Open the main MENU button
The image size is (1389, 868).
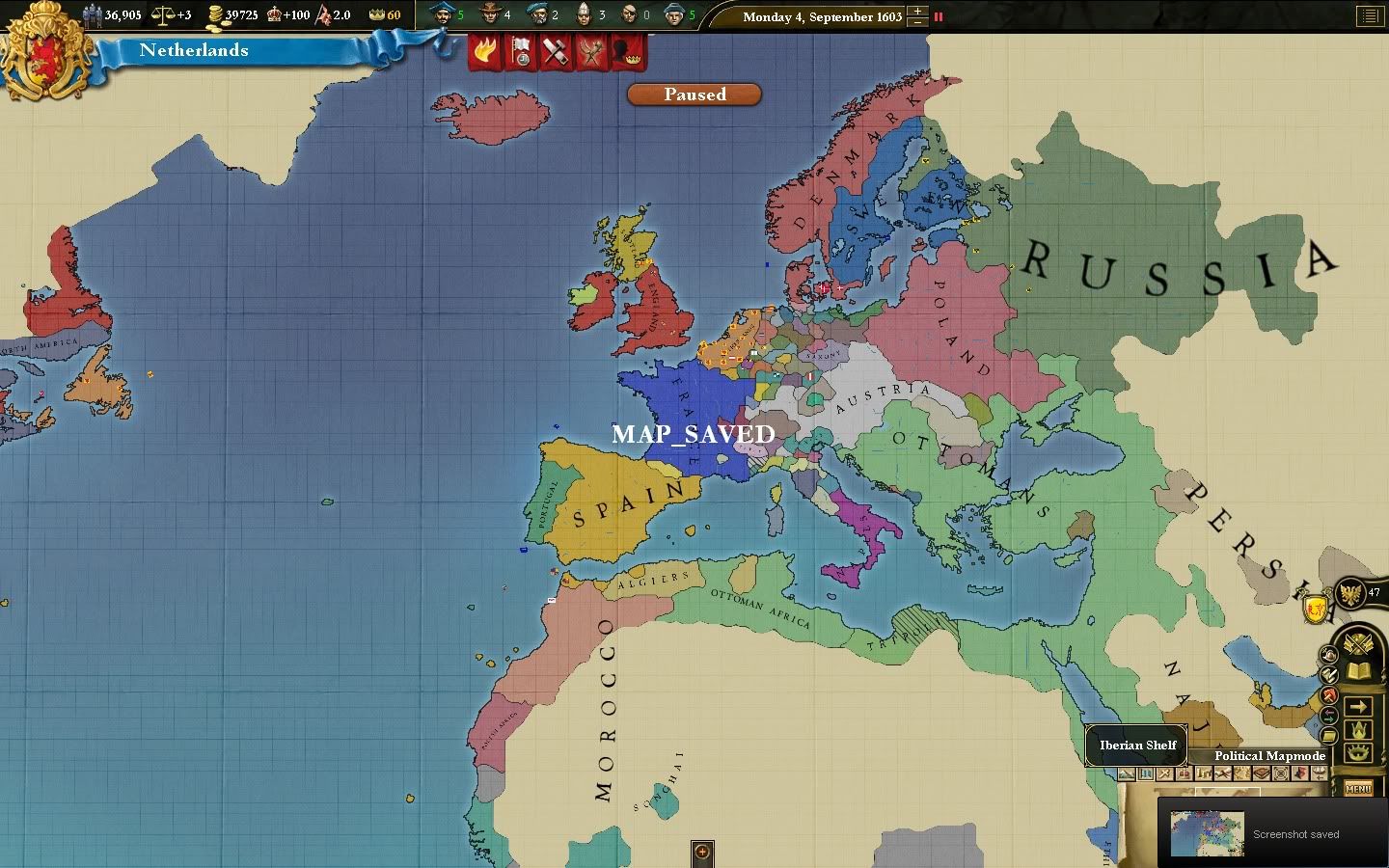click(1358, 789)
